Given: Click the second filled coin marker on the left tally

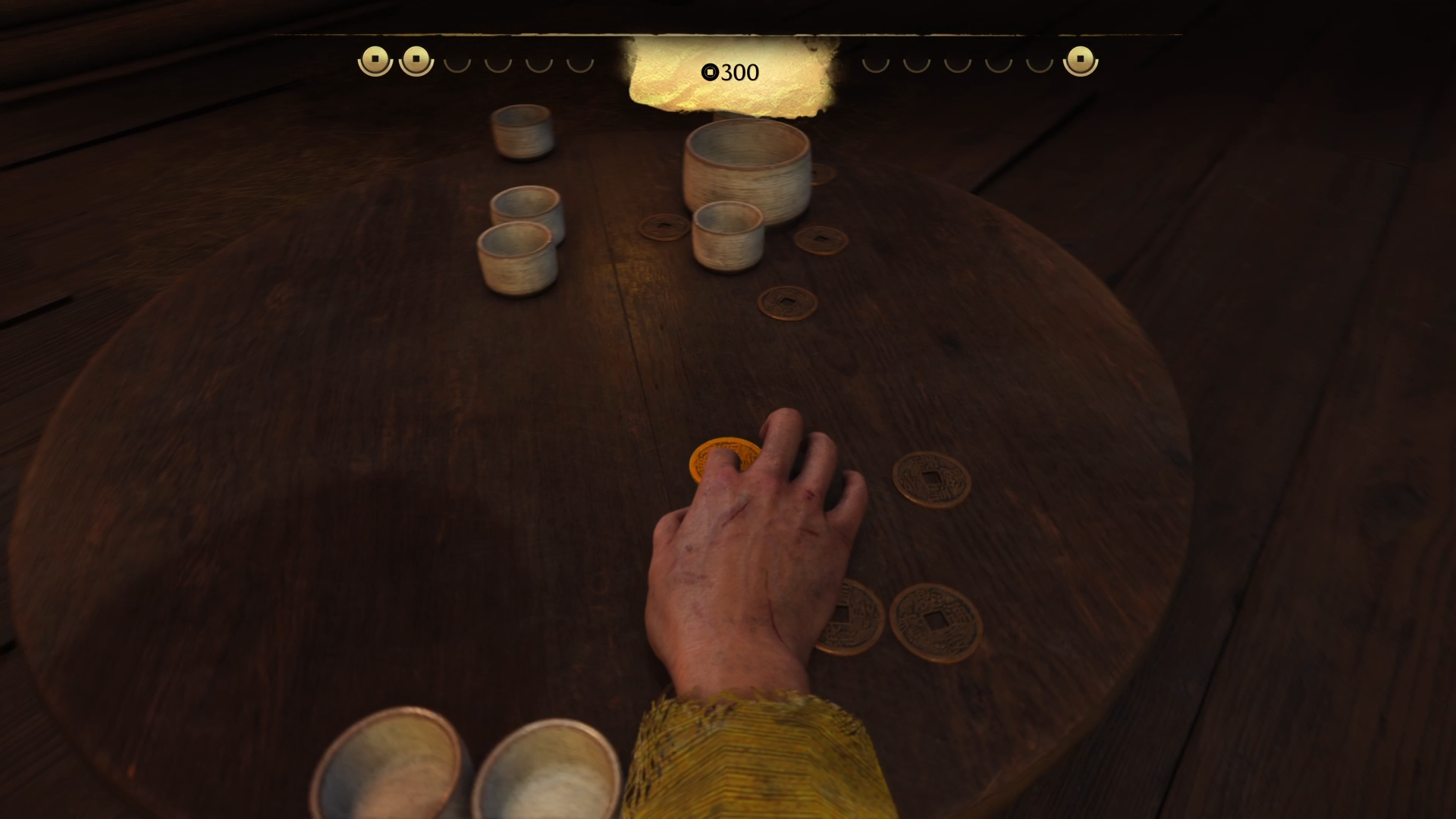Looking at the screenshot, I should click(x=416, y=58).
